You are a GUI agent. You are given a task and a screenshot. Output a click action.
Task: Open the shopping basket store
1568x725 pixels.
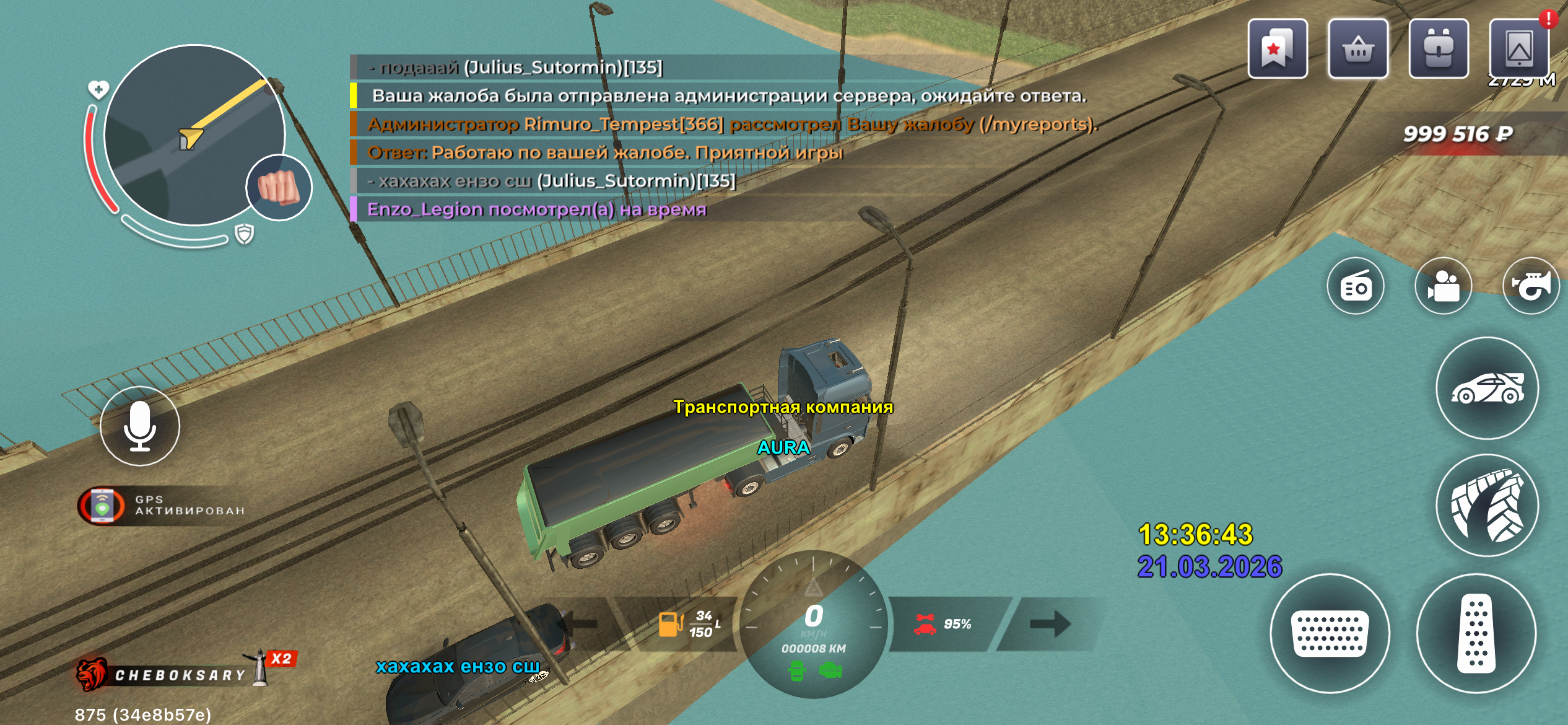(1357, 49)
